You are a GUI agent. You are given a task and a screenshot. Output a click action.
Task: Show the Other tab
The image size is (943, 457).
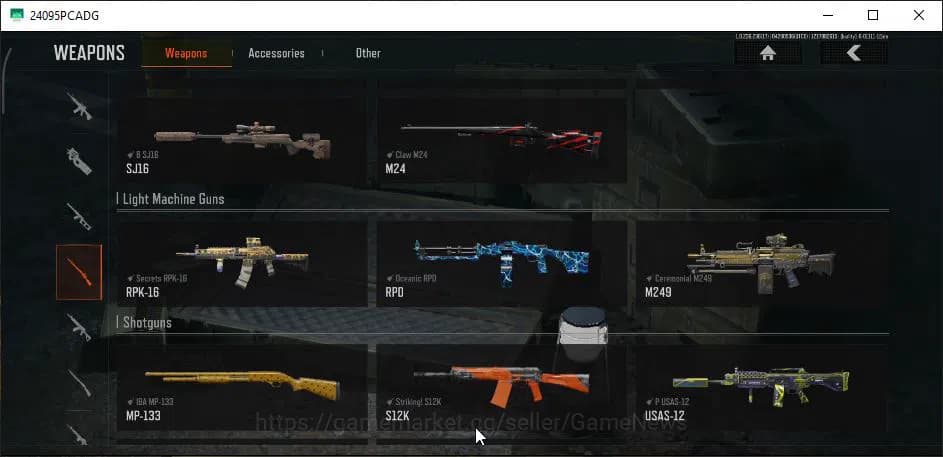point(368,53)
